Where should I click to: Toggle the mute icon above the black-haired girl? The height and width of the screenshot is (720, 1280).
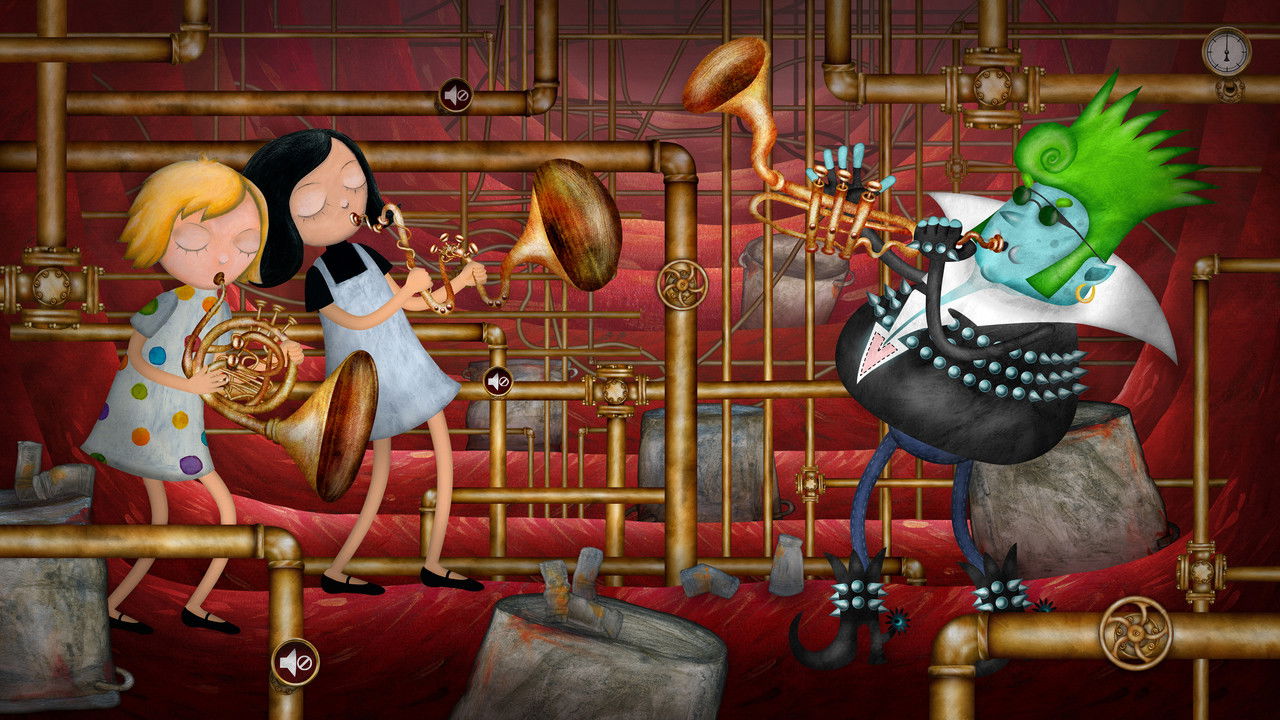point(456,96)
